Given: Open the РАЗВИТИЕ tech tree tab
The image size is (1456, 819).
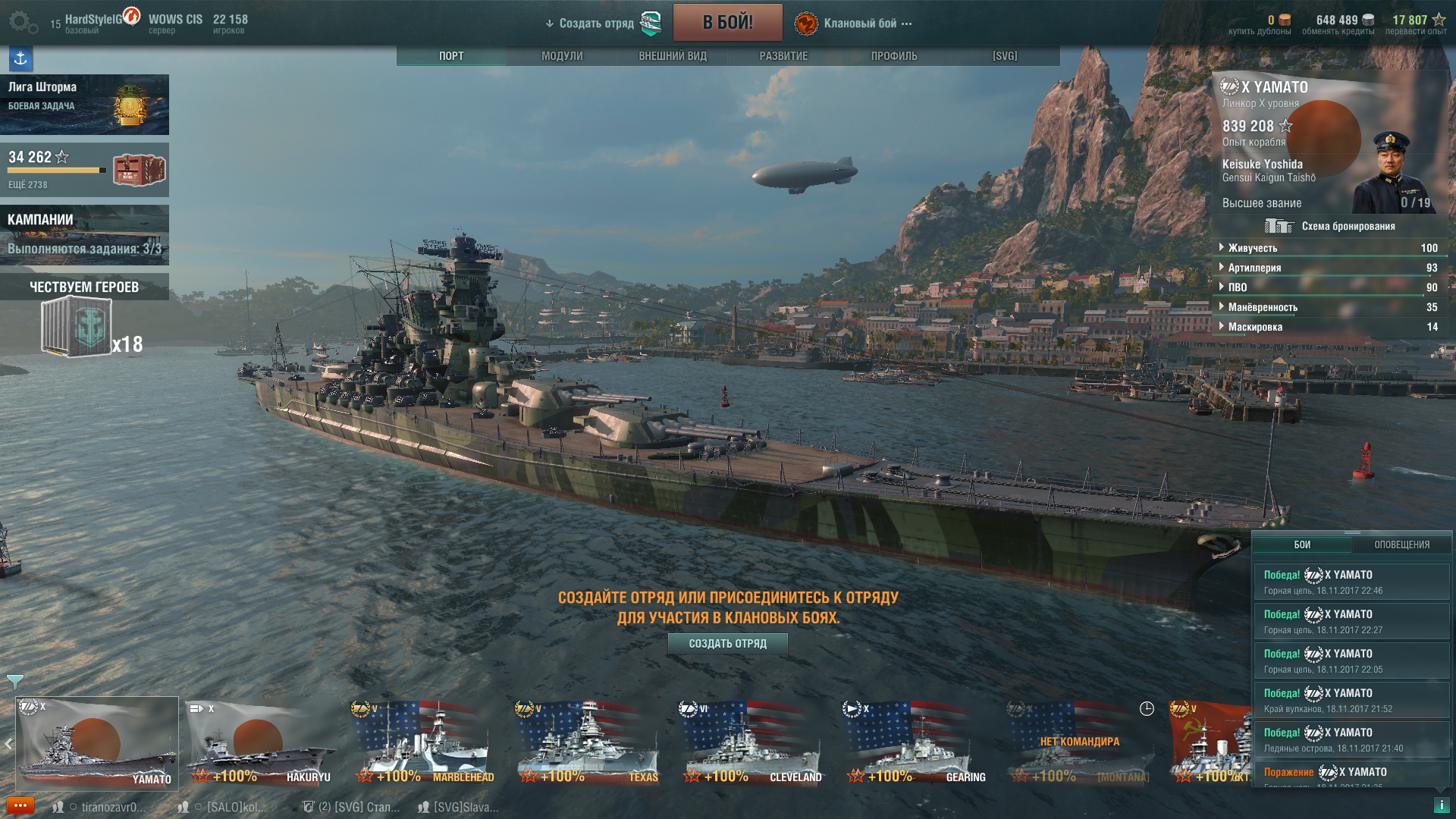Looking at the screenshot, I should click(783, 56).
